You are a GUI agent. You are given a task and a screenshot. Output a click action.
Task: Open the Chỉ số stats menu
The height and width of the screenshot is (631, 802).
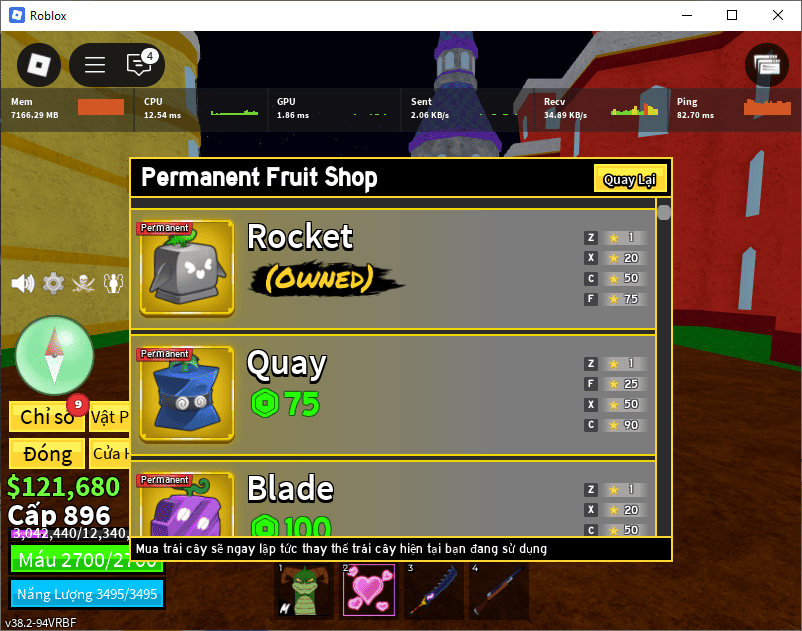46,416
